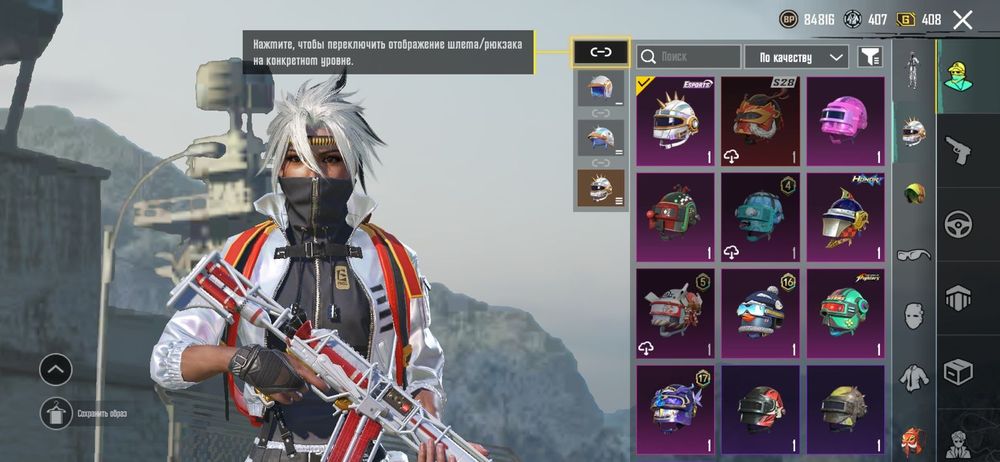
Task: Choose the Honor gold-visor helmet
Action: [846, 217]
